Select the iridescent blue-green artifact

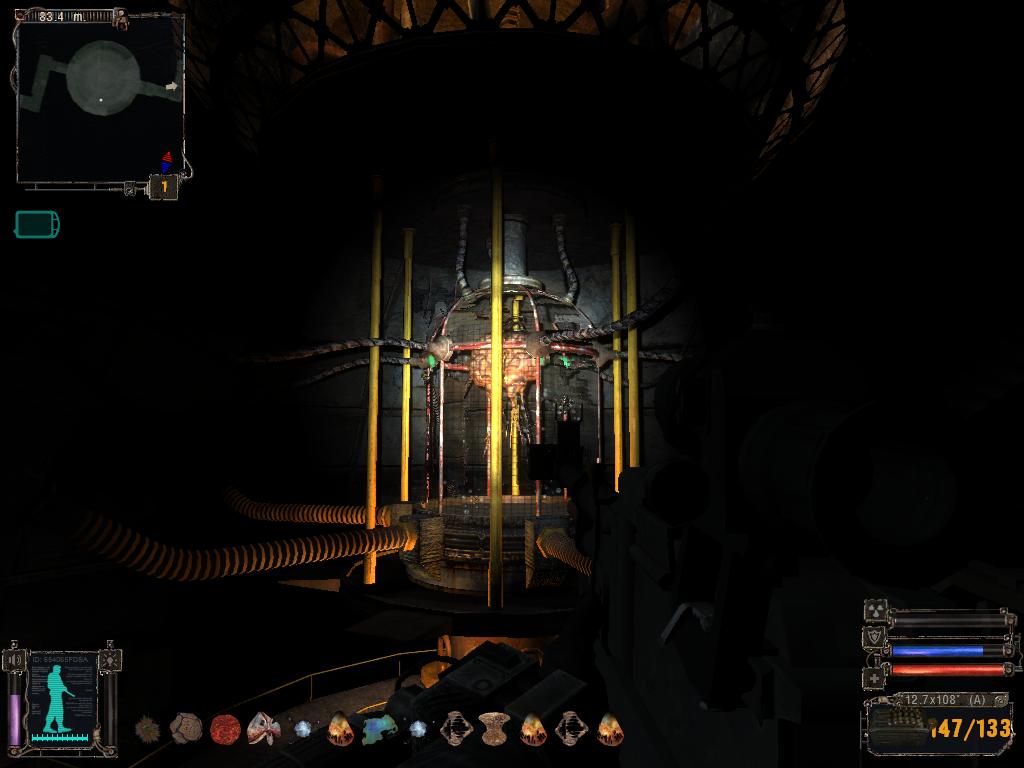[x=379, y=729]
